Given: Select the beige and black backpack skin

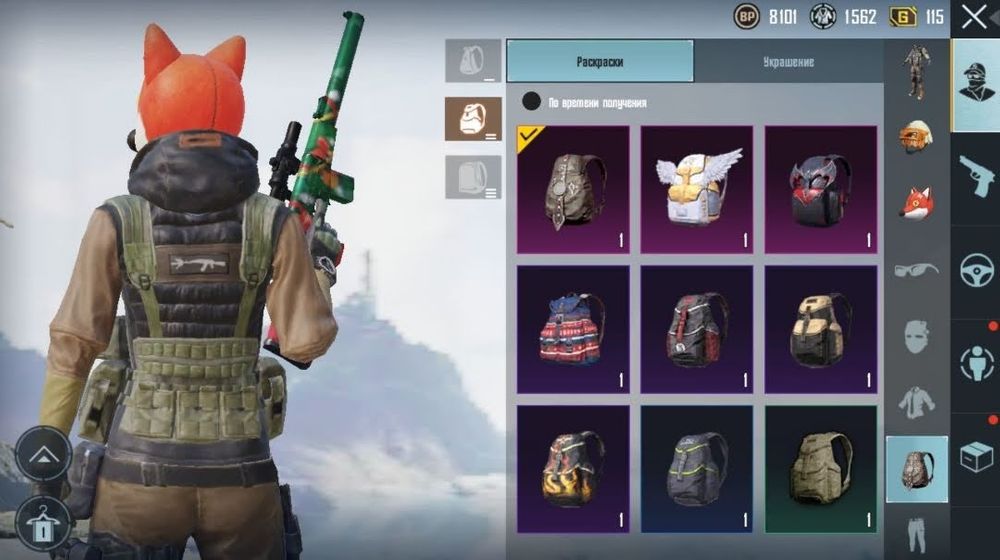Looking at the screenshot, I should coord(820,328).
